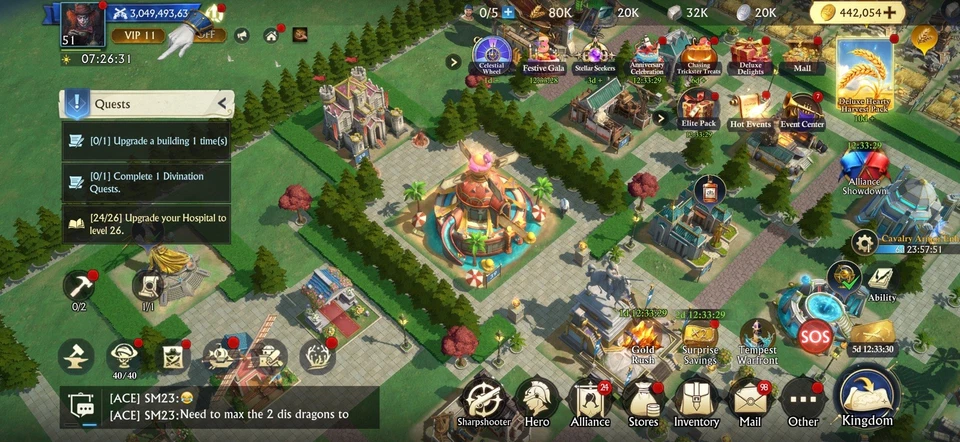
Task: Open the alliance chat box
Action: [x=220, y=407]
